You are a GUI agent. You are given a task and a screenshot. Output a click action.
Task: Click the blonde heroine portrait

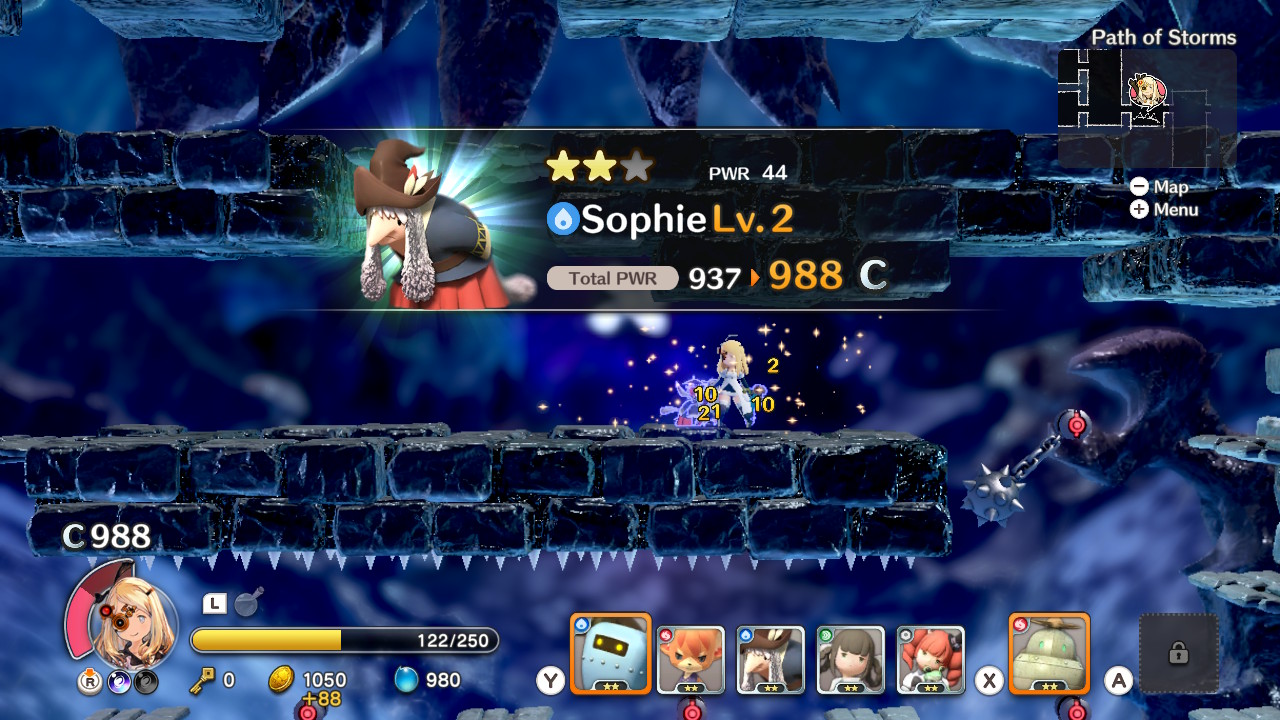click(132, 625)
